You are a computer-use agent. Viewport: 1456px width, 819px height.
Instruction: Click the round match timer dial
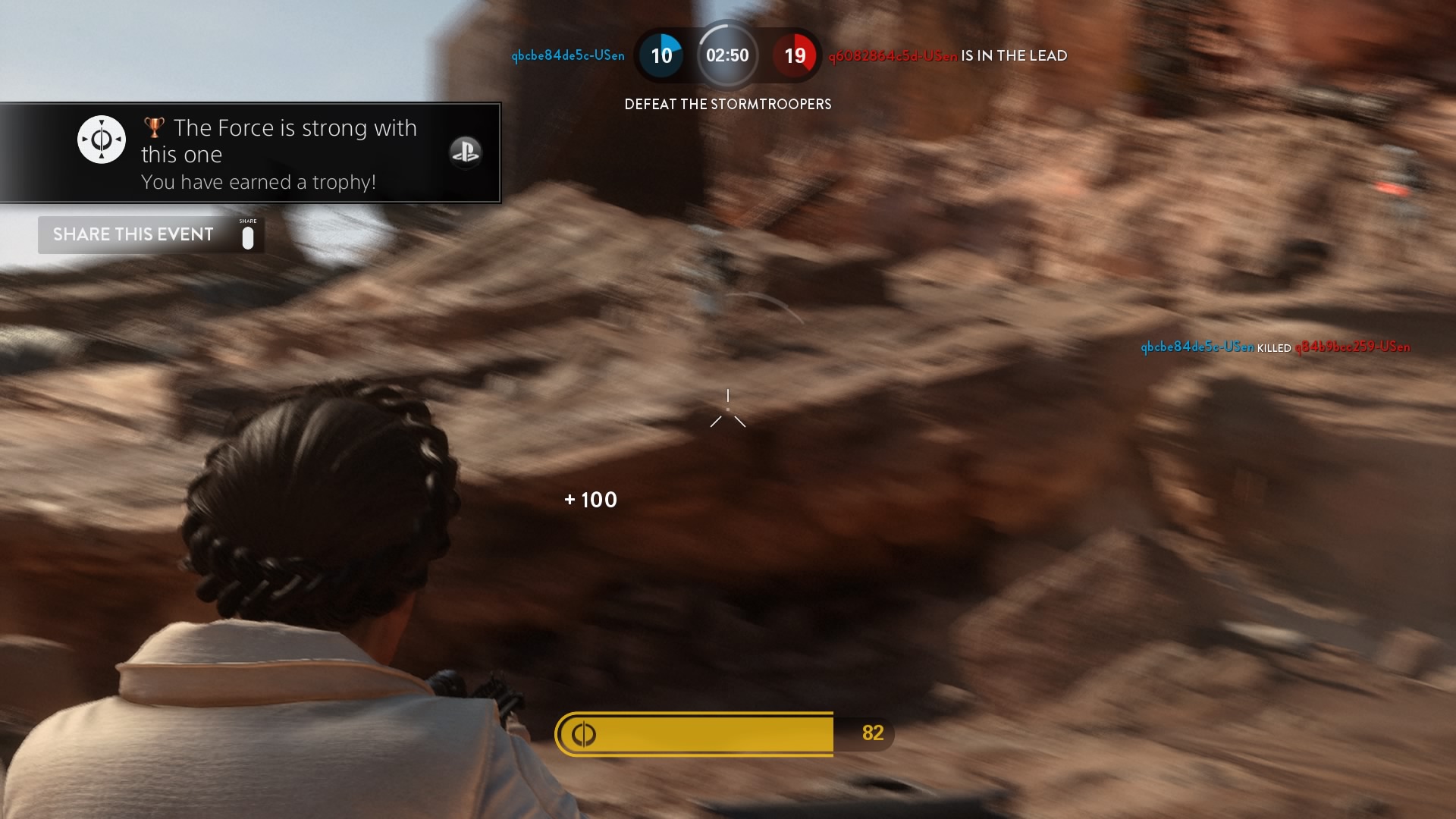[728, 55]
